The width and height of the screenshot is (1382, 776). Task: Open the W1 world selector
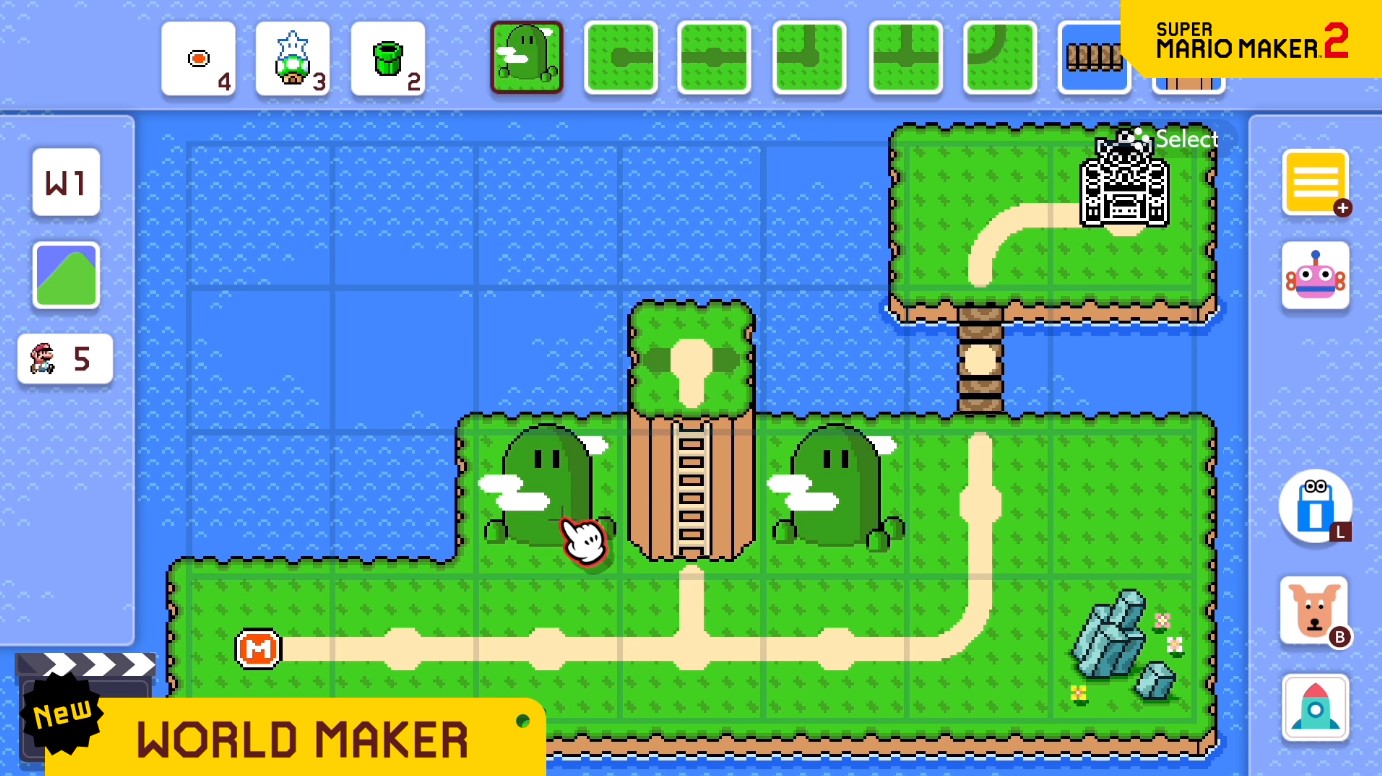tap(66, 182)
